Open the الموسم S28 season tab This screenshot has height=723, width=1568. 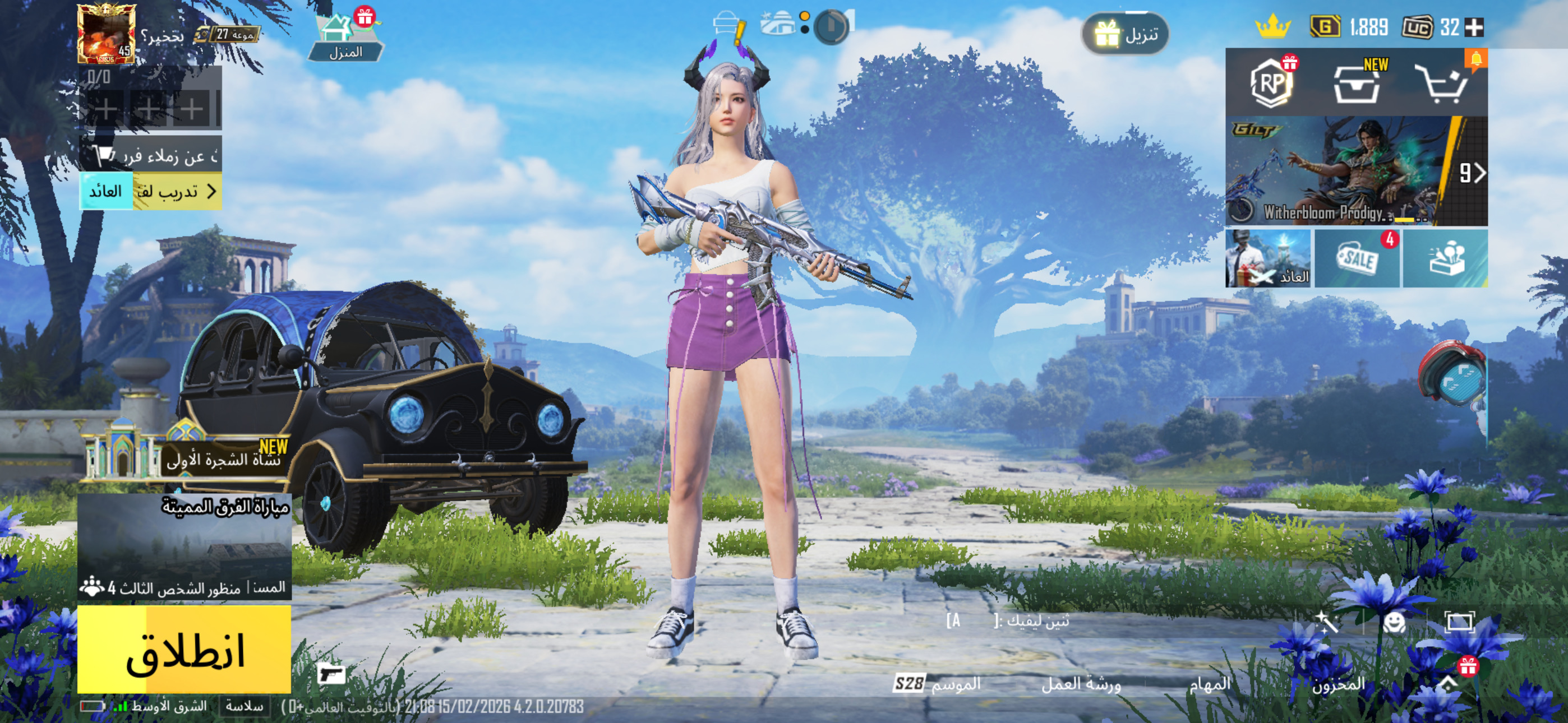tap(938, 684)
